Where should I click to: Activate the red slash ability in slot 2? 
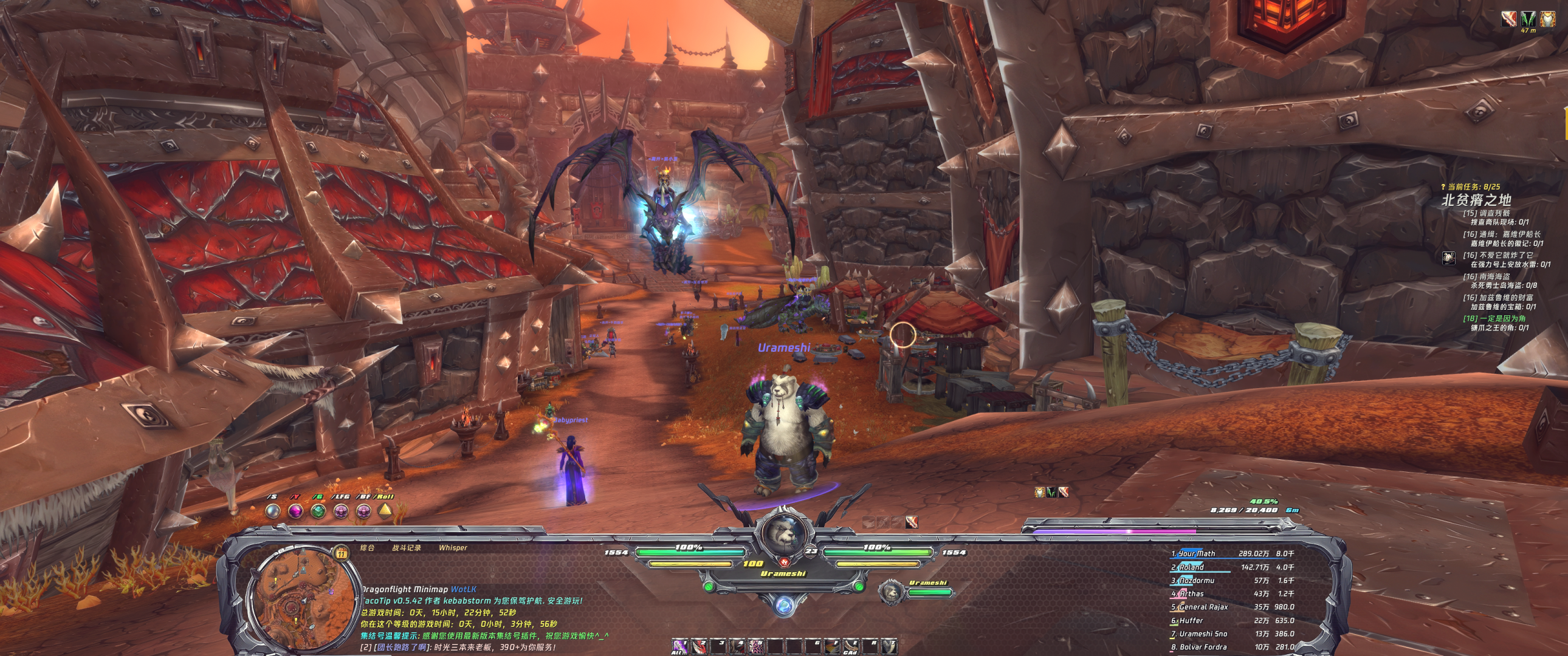coord(700,646)
